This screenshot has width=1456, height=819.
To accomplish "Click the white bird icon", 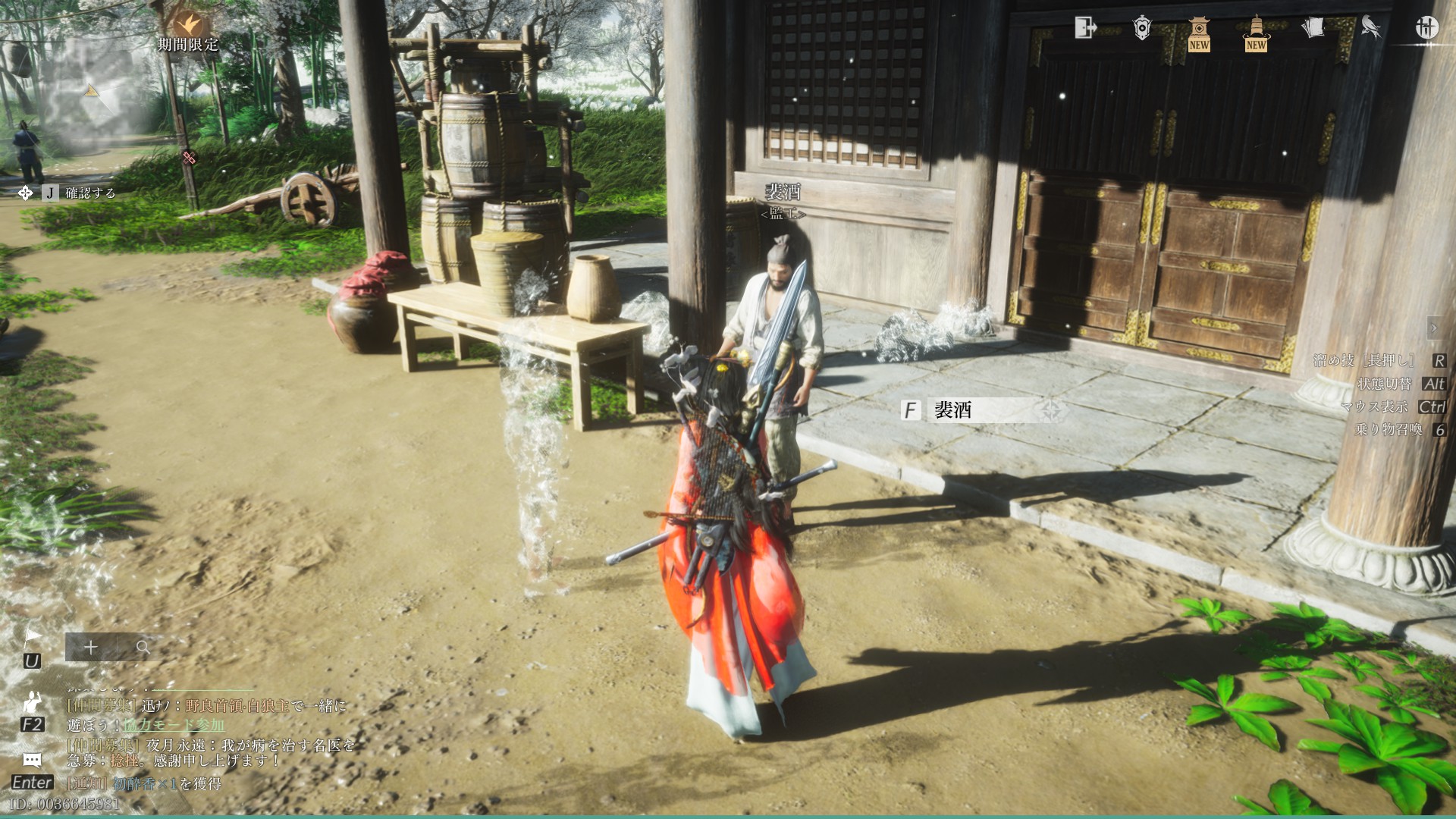I will click(x=1370, y=28).
